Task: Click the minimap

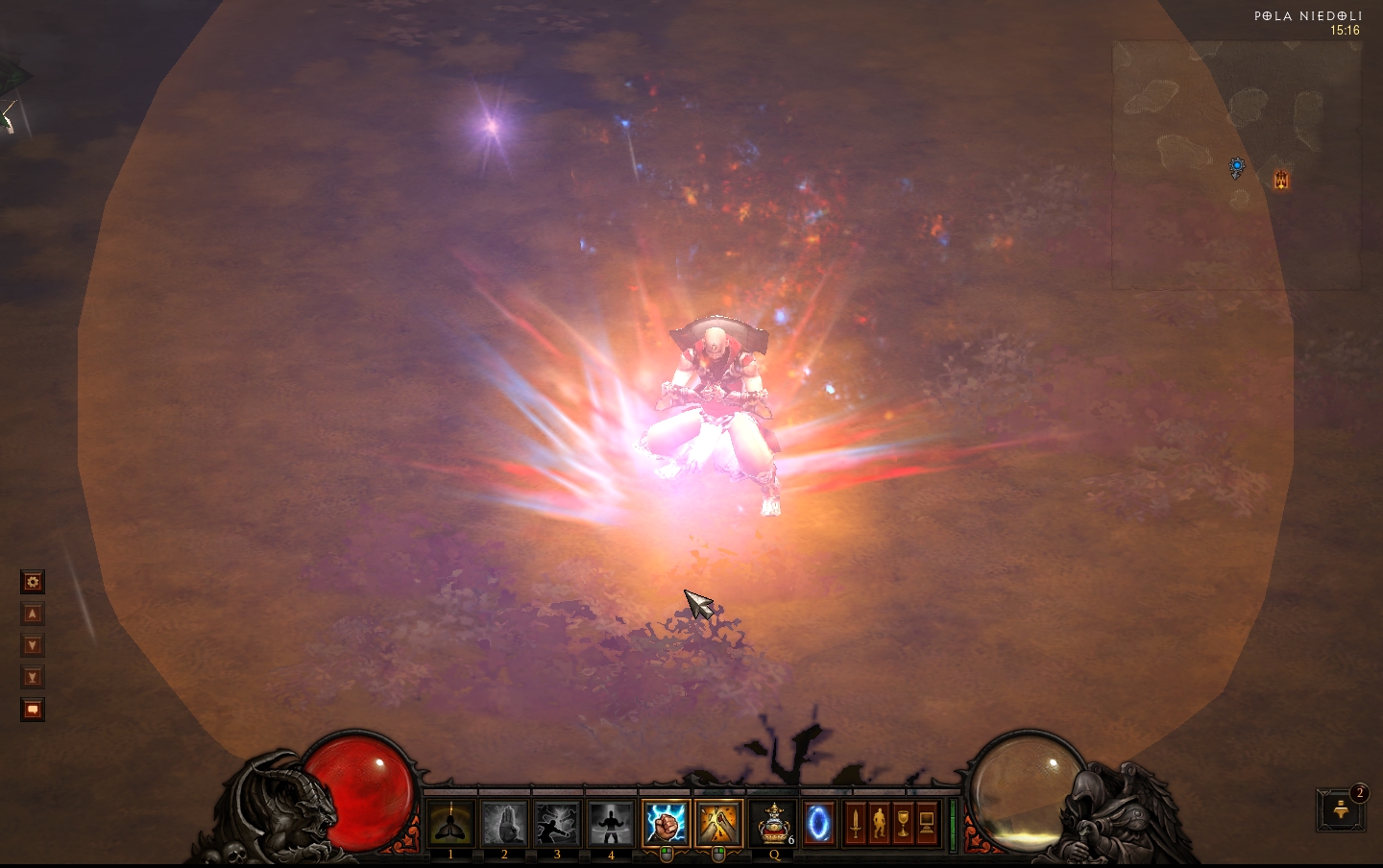Action: 1235,164
